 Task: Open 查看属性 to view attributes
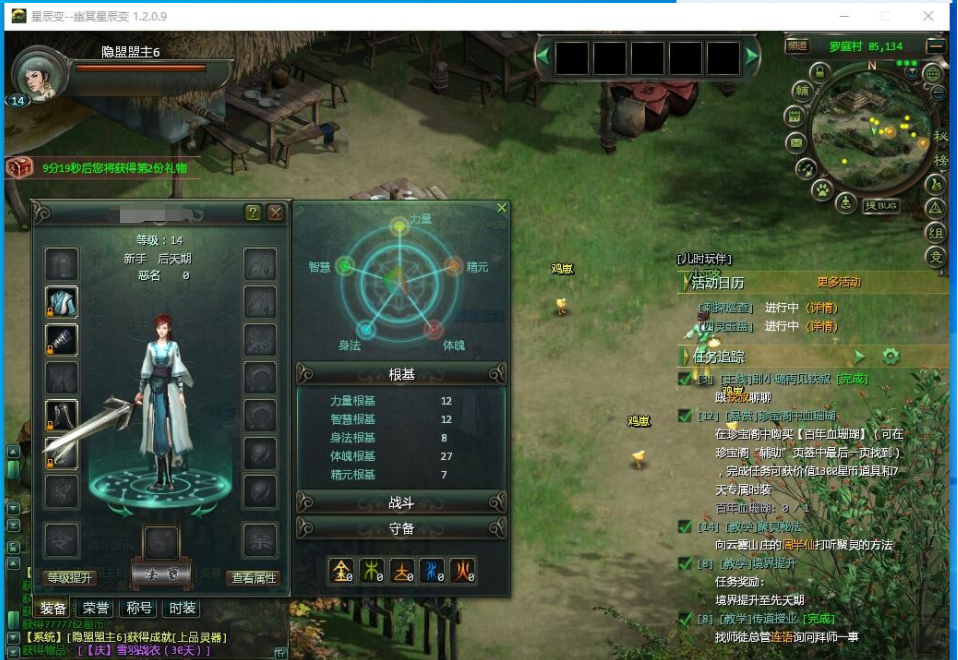(254, 577)
